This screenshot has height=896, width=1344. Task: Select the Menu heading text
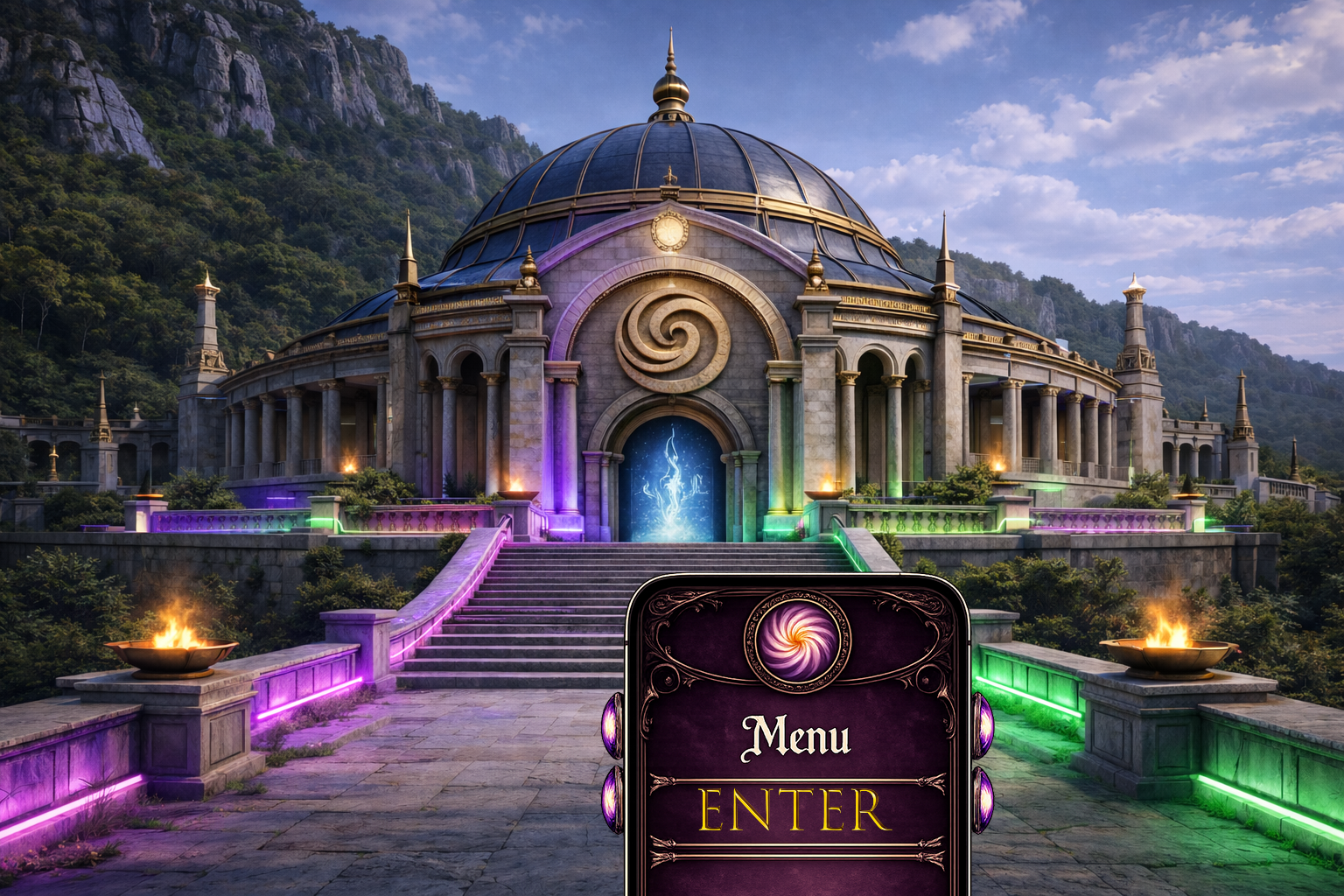(x=798, y=735)
